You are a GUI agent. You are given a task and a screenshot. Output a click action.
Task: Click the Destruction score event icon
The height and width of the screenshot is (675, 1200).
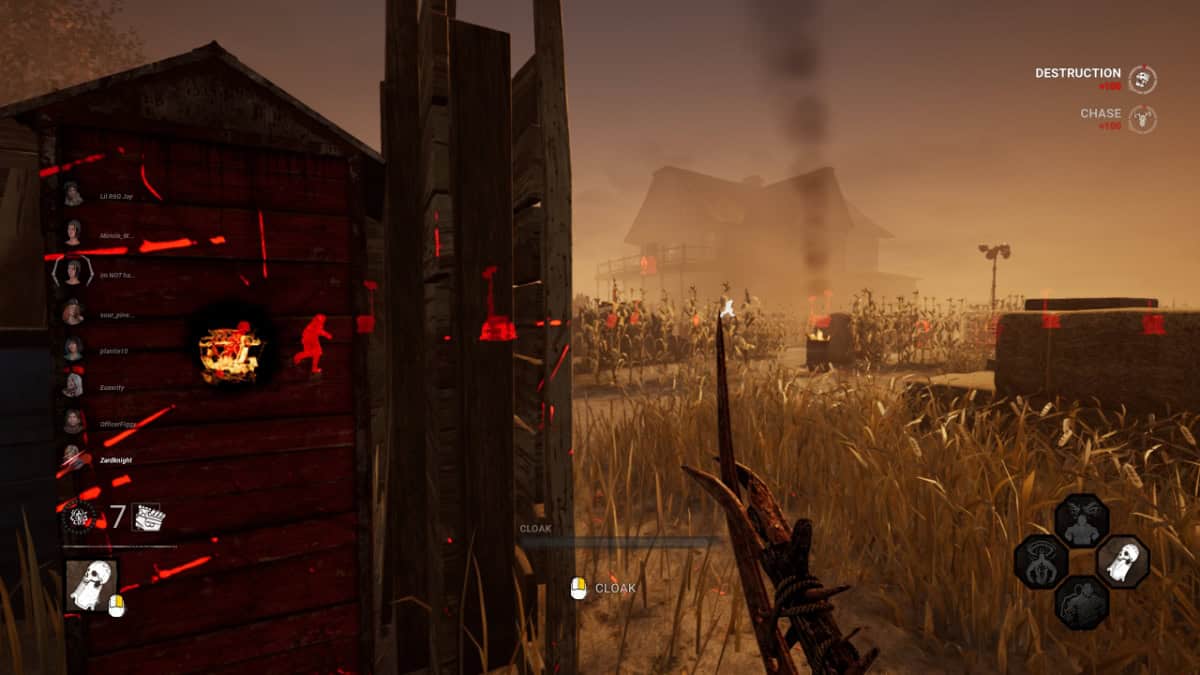coord(1142,80)
